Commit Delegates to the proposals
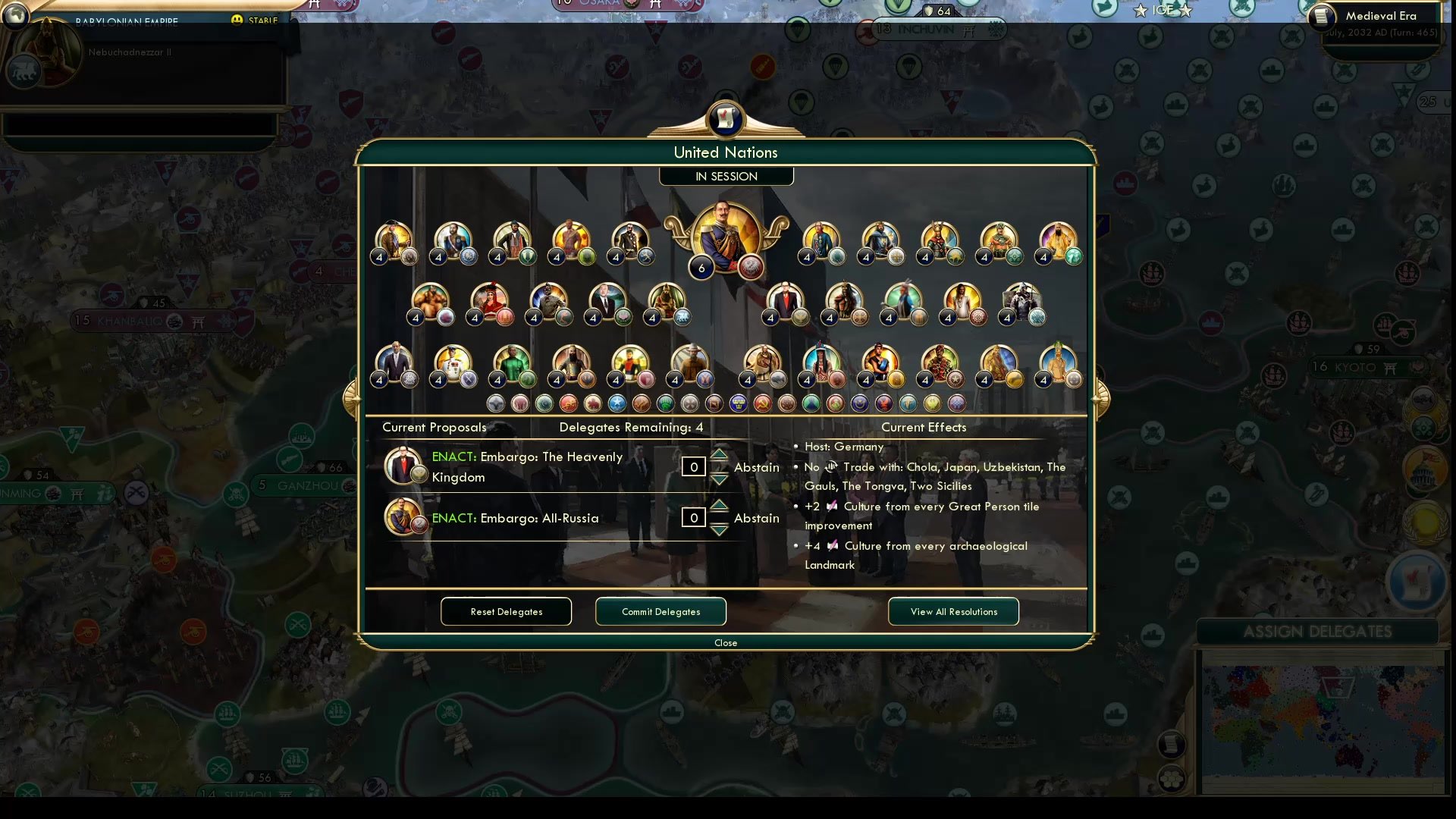 pos(660,611)
